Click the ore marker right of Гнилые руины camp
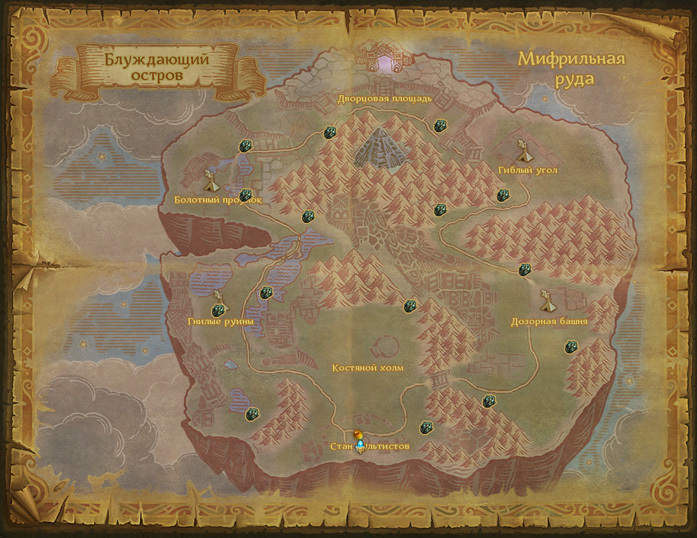697x538 pixels. [x=265, y=293]
